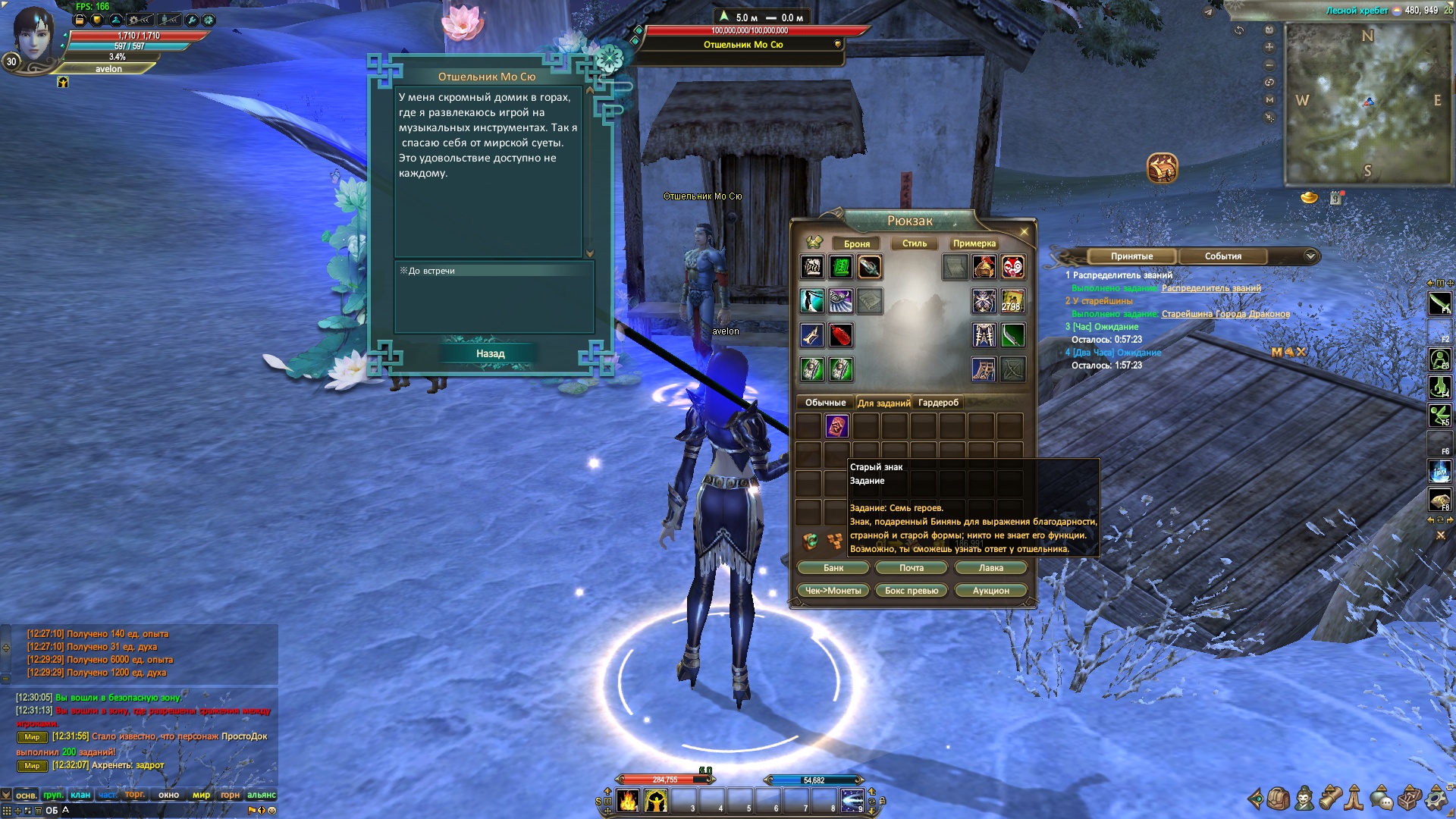The width and height of the screenshot is (1456, 819).
Task: Open Почта from the backpack
Action: [912, 568]
